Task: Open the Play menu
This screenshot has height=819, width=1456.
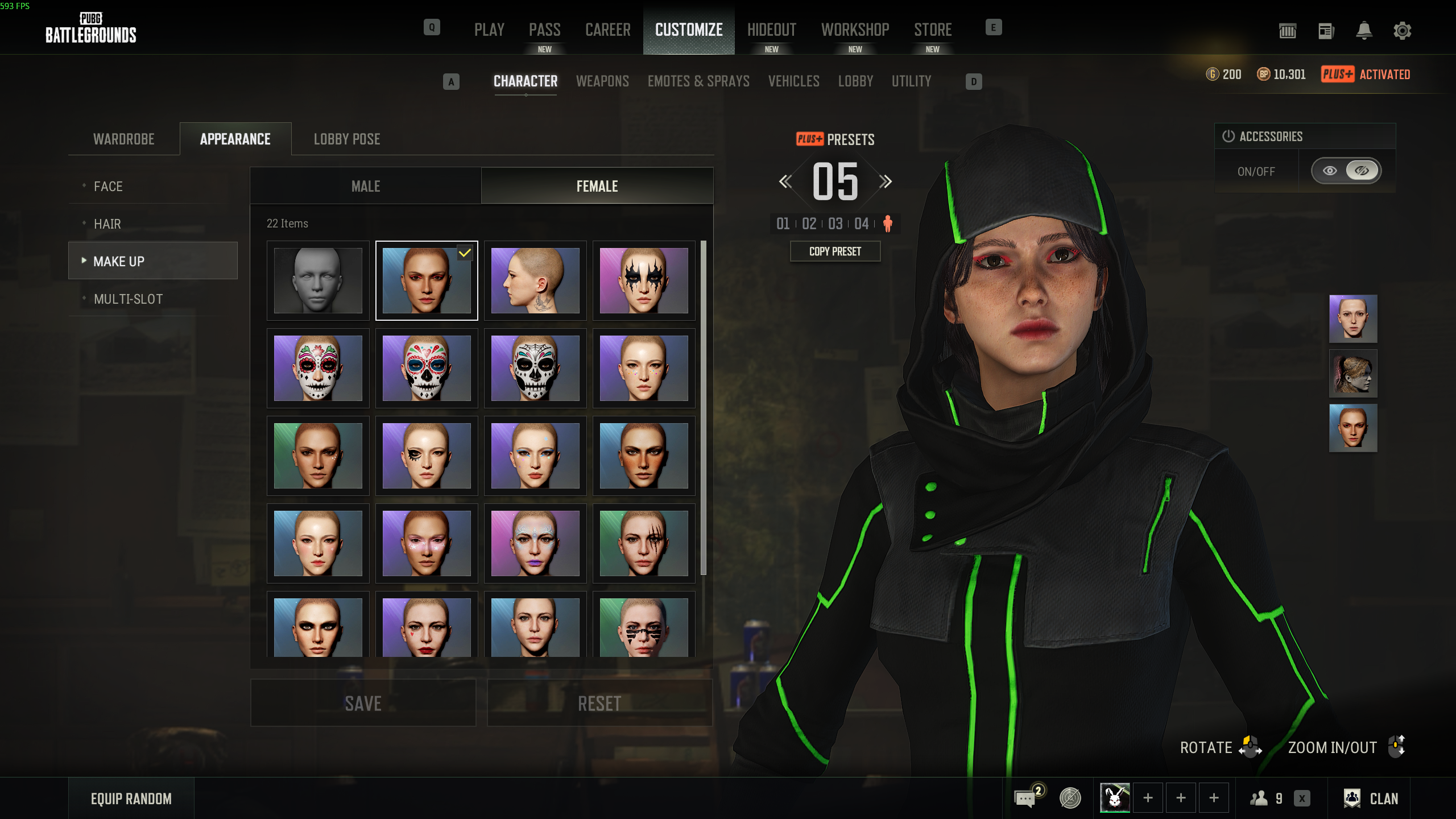Action: point(489,30)
